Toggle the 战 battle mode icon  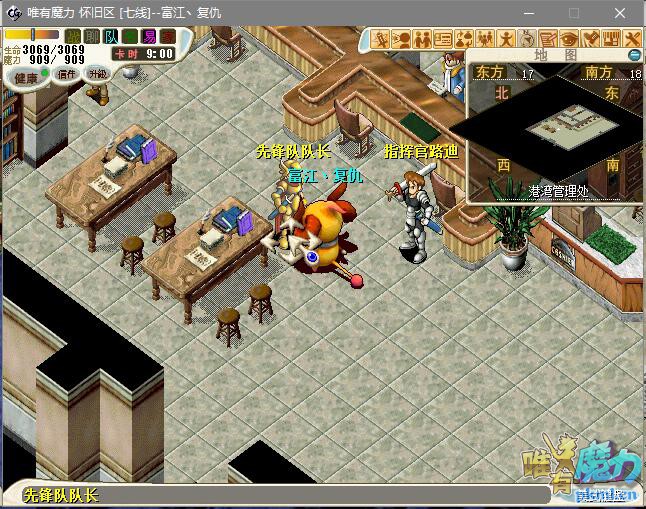(74, 36)
